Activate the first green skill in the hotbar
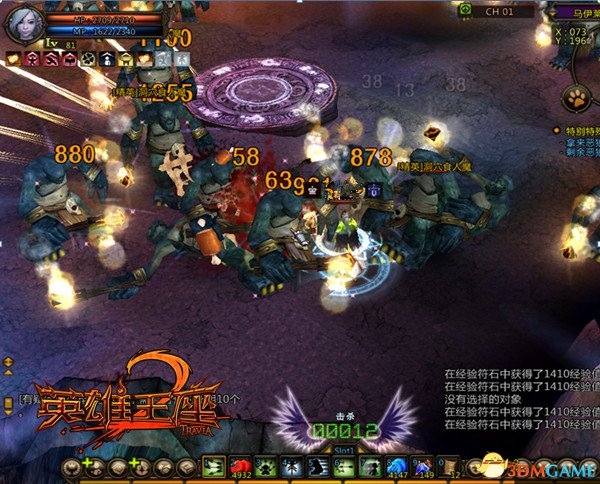600x484 pixels. [x=214, y=467]
